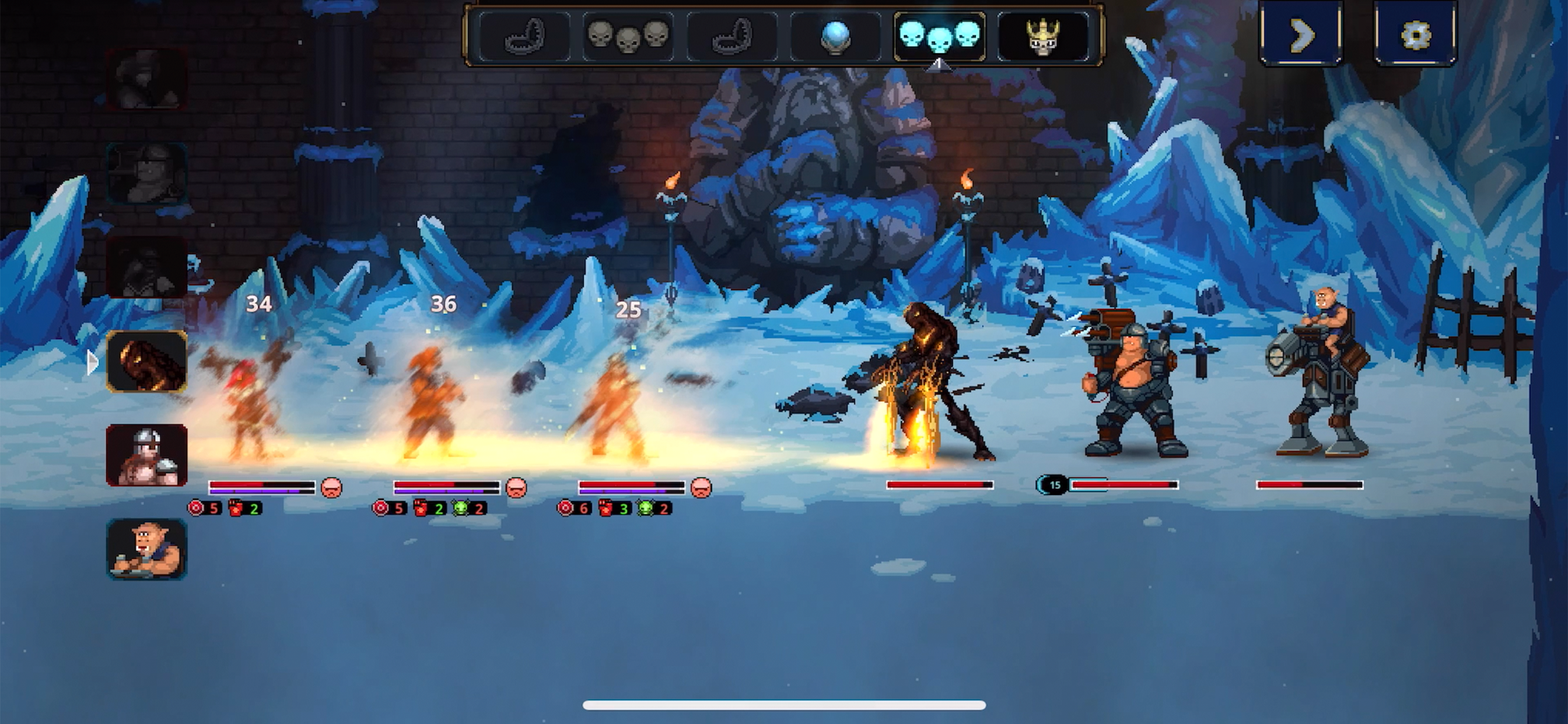
Task: Open the gear settings menu
Action: click(1415, 34)
